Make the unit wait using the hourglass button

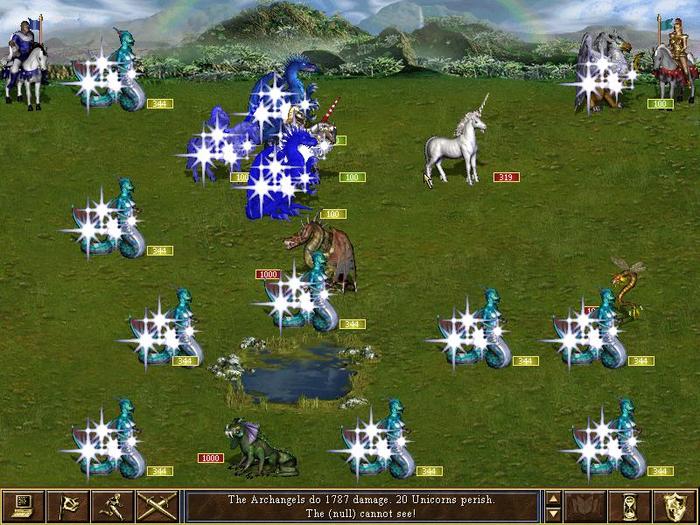[x=630, y=507]
